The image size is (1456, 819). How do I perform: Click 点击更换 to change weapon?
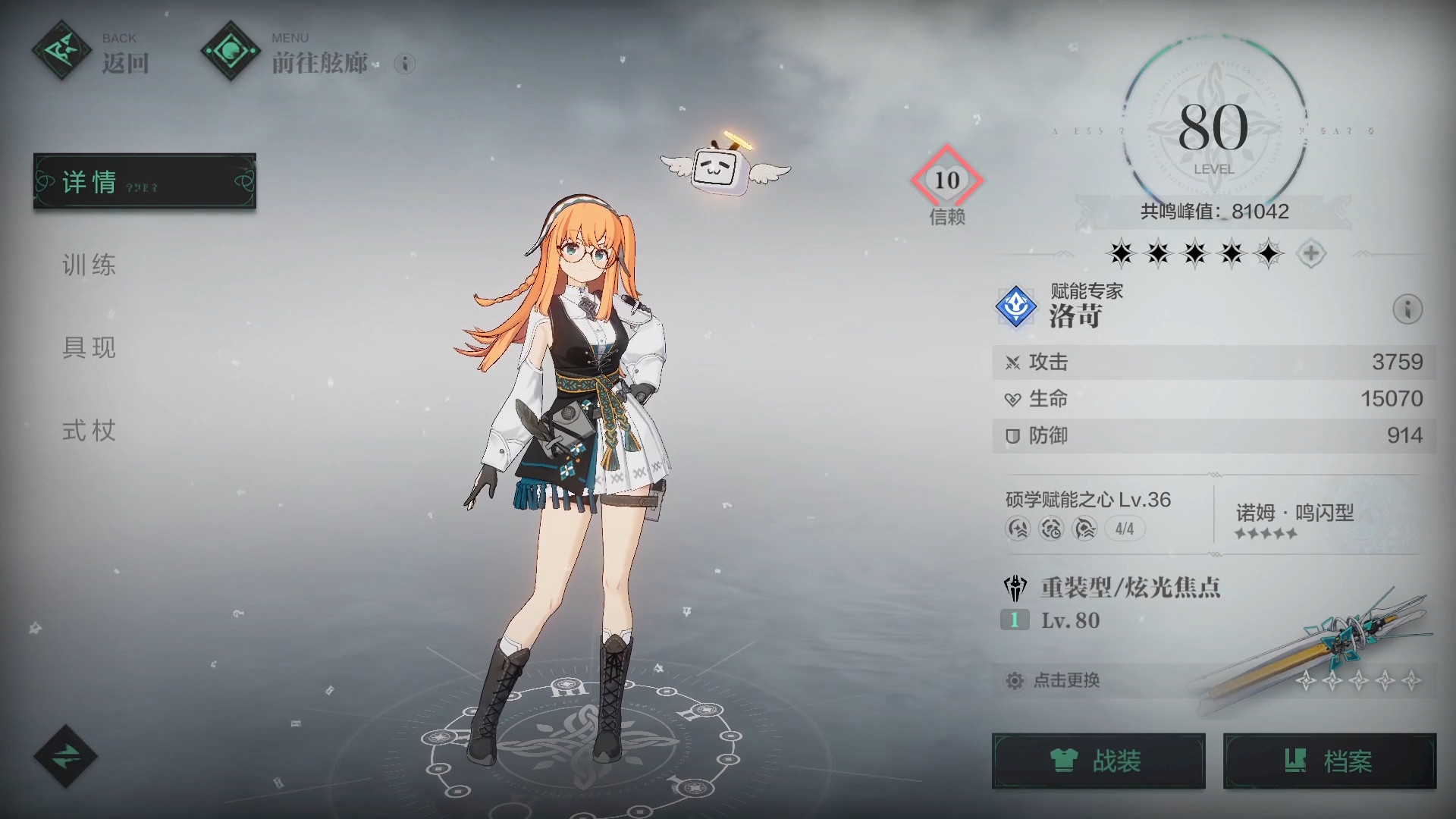click(1066, 680)
